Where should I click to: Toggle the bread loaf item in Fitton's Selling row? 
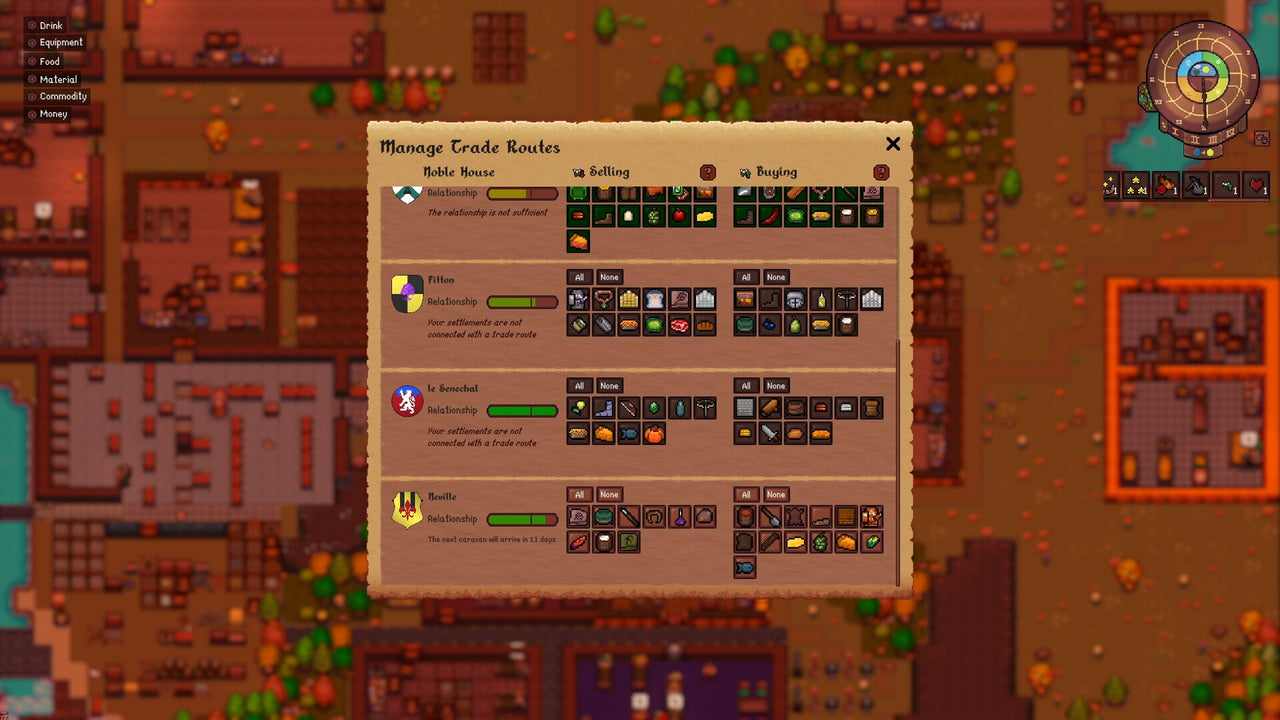(x=703, y=325)
